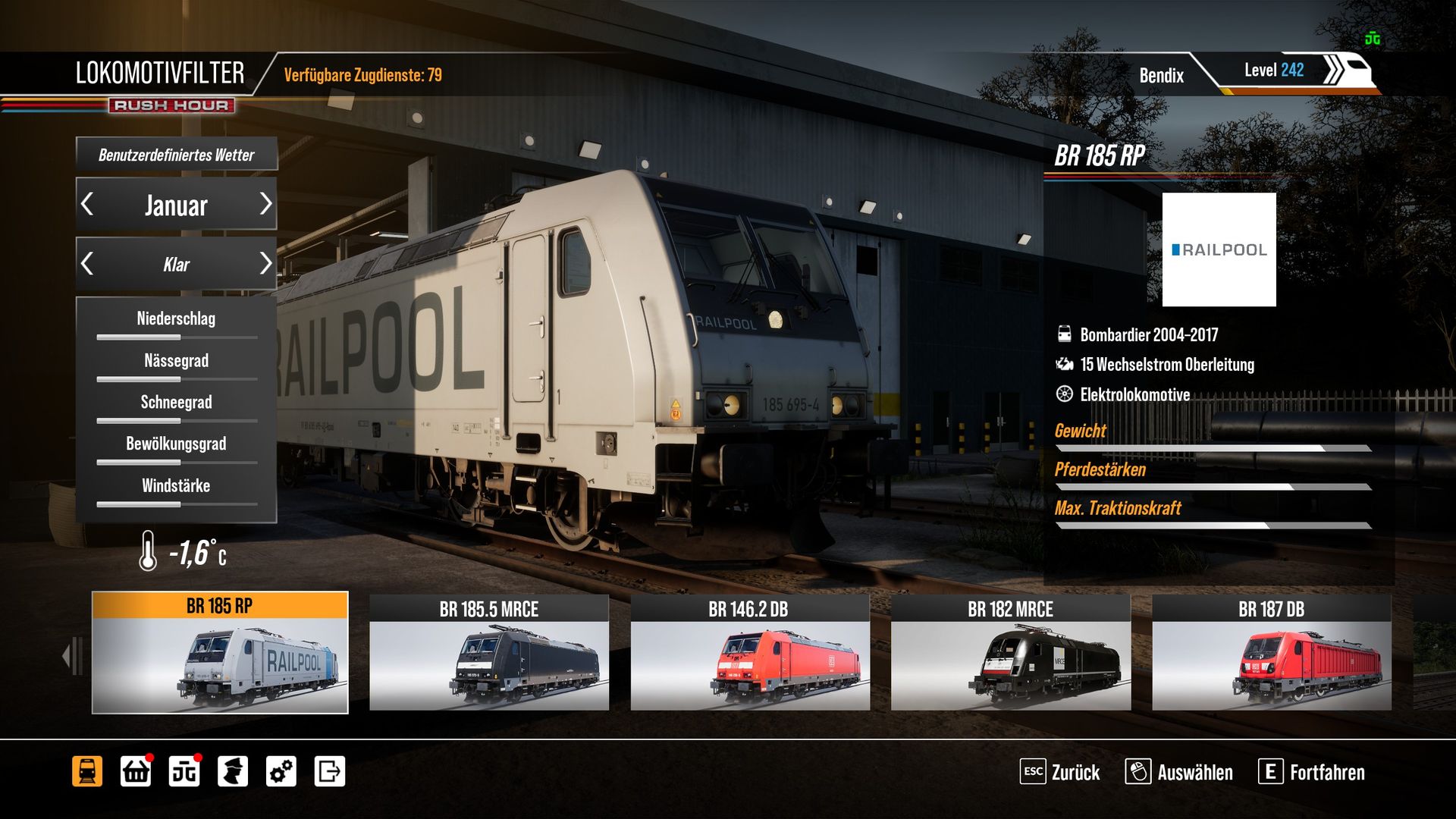Viewport: 1456px width, 819px height.
Task: Change weather preset to the one before Klar
Action: point(88,264)
